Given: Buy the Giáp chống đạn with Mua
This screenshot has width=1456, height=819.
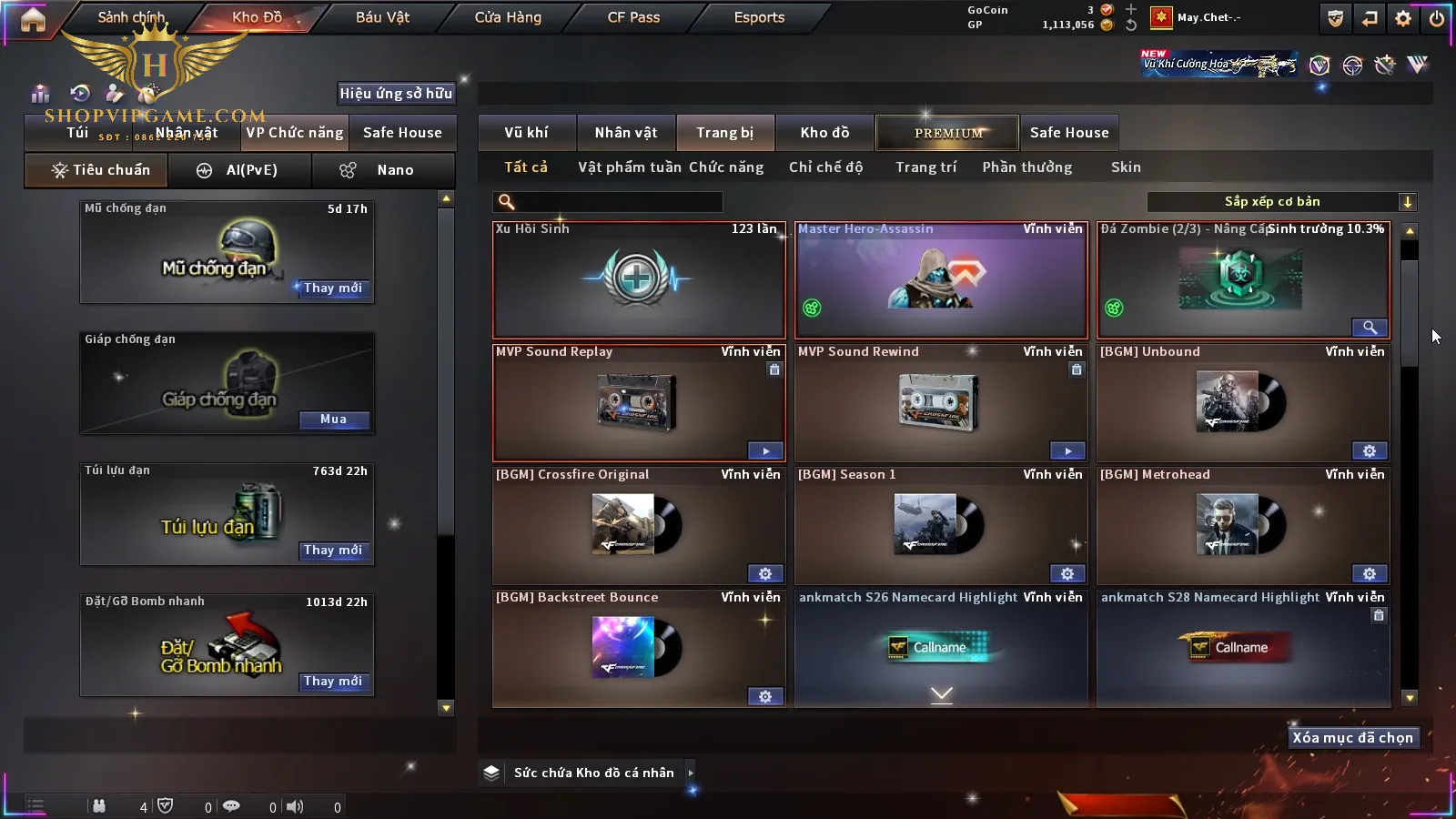Looking at the screenshot, I should tap(333, 420).
